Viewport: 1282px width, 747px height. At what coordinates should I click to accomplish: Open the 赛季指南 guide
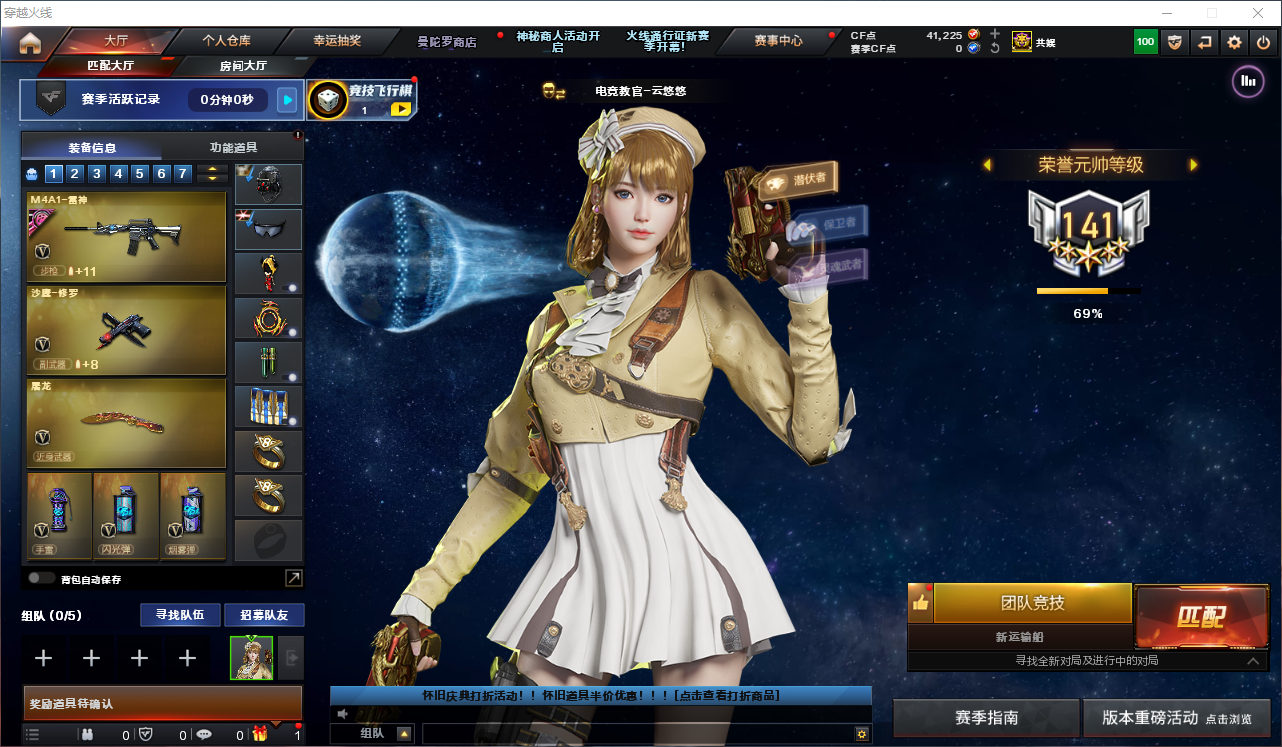[986, 718]
